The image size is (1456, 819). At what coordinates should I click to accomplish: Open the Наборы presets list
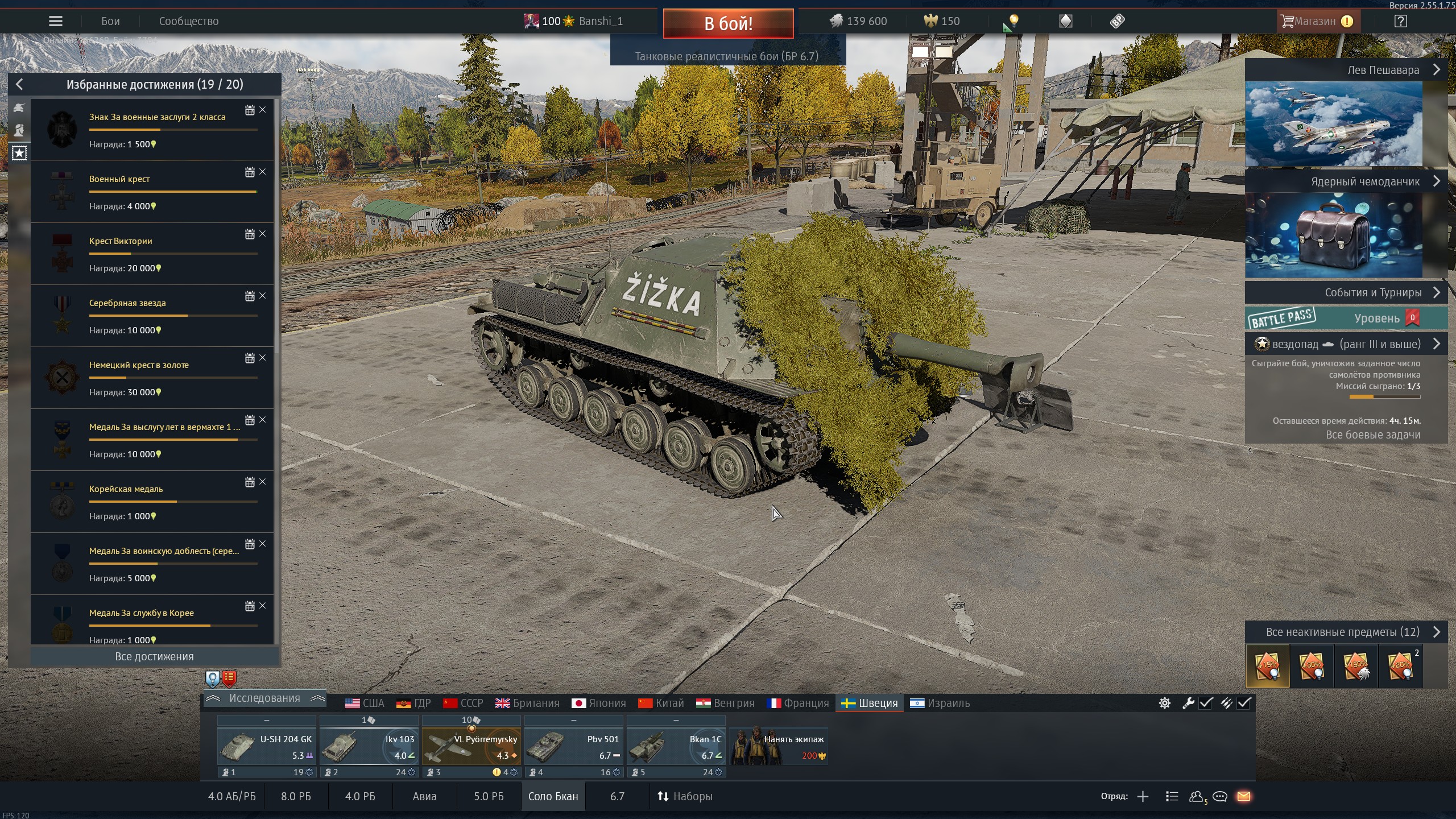(x=685, y=796)
